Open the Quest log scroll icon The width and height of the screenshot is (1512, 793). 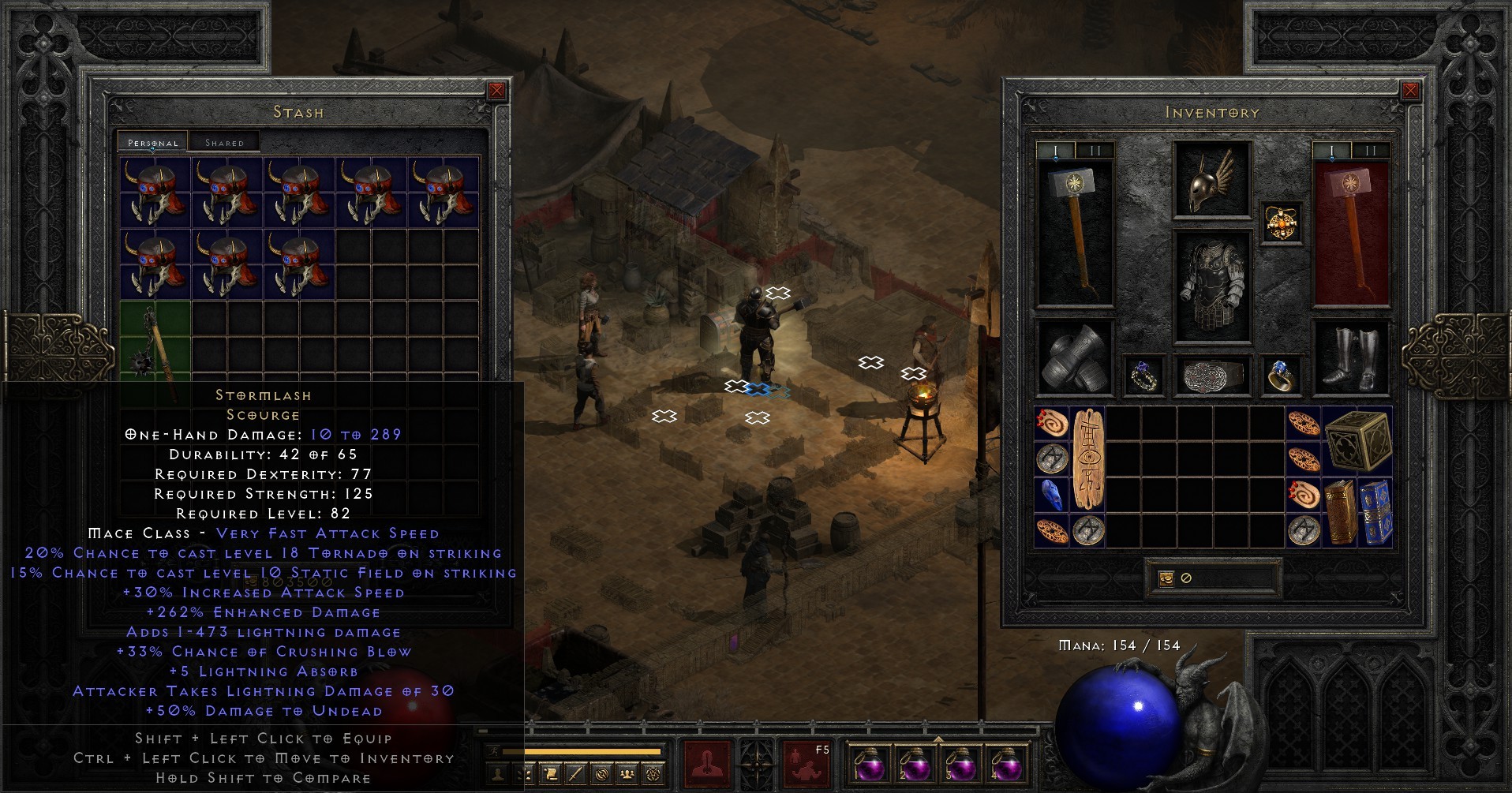point(550,774)
